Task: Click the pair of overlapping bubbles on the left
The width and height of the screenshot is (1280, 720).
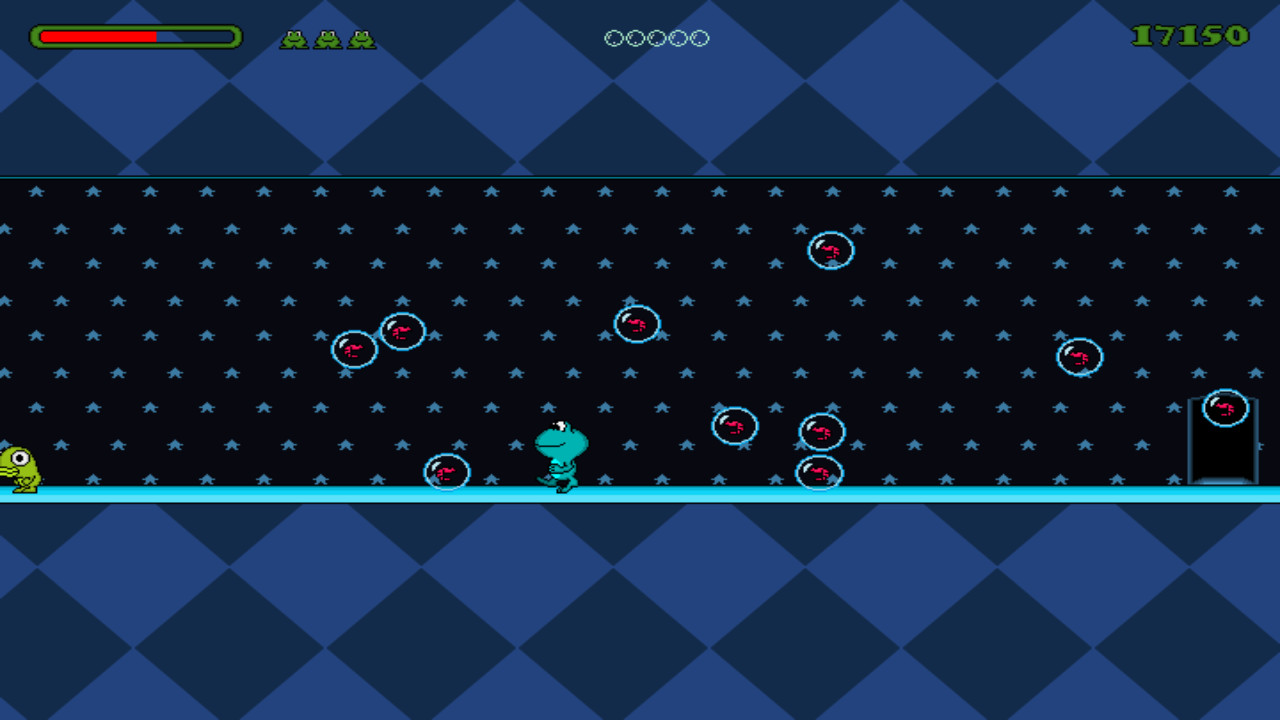Action: click(378, 342)
